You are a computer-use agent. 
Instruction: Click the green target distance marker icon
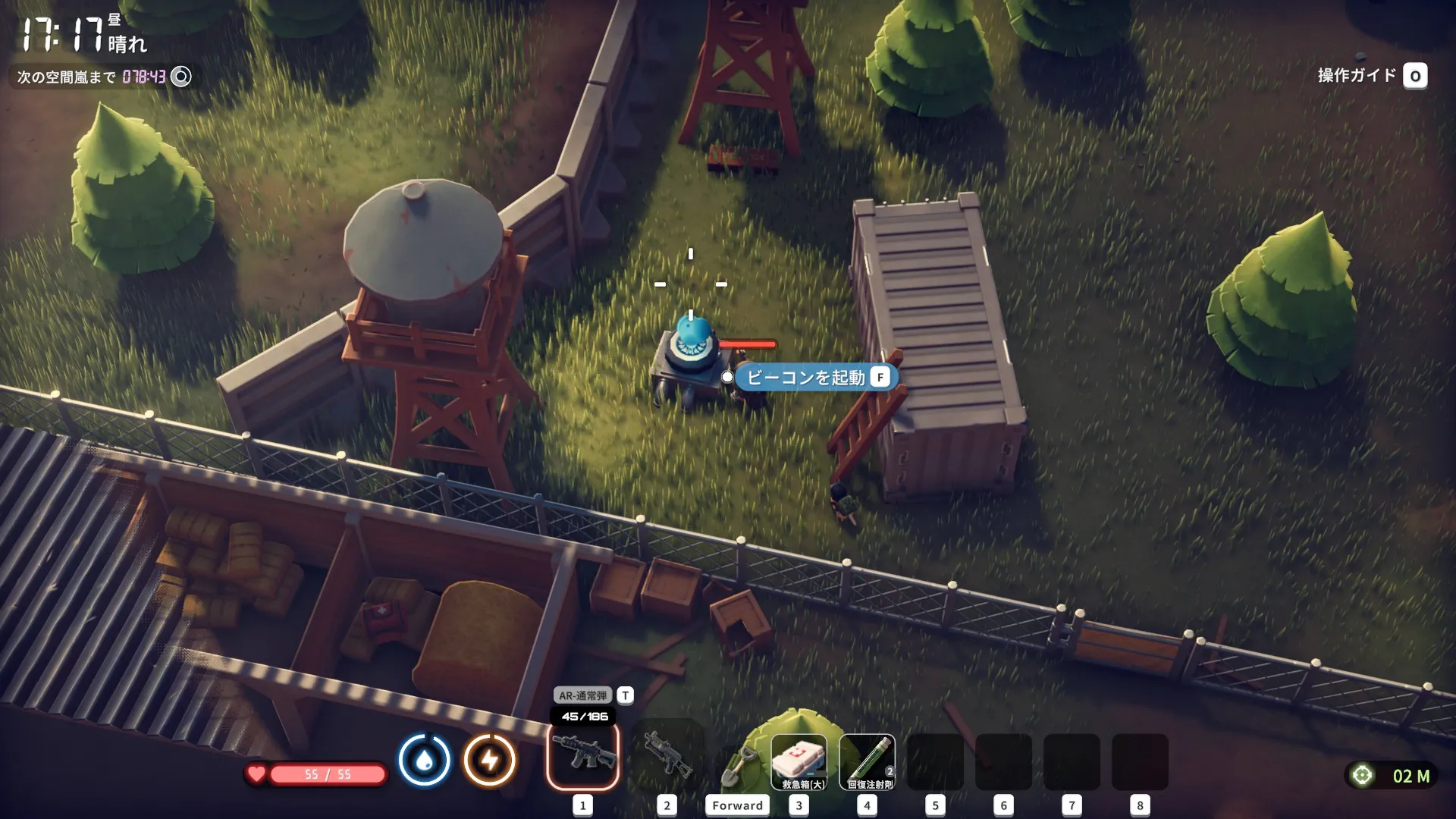click(x=1362, y=775)
